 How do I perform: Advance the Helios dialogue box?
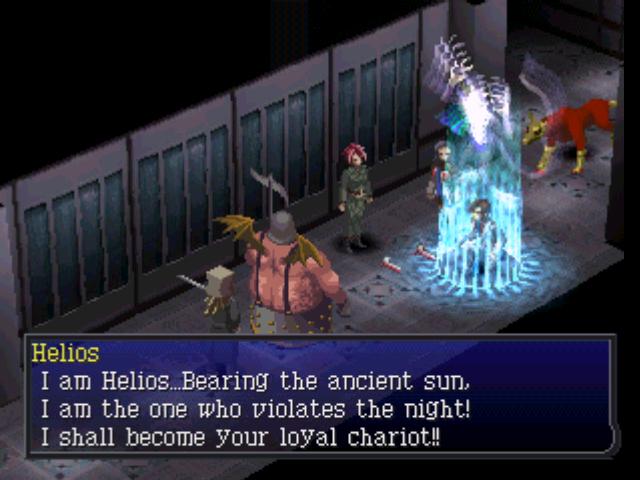(x=320, y=396)
